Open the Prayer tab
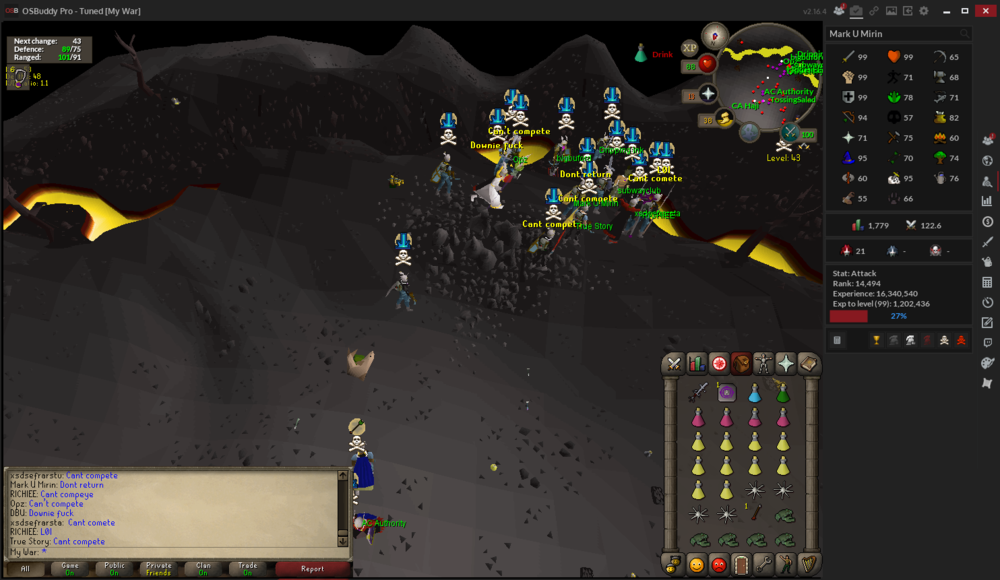The width and height of the screenshot is (1000, 580). point(786,364)
